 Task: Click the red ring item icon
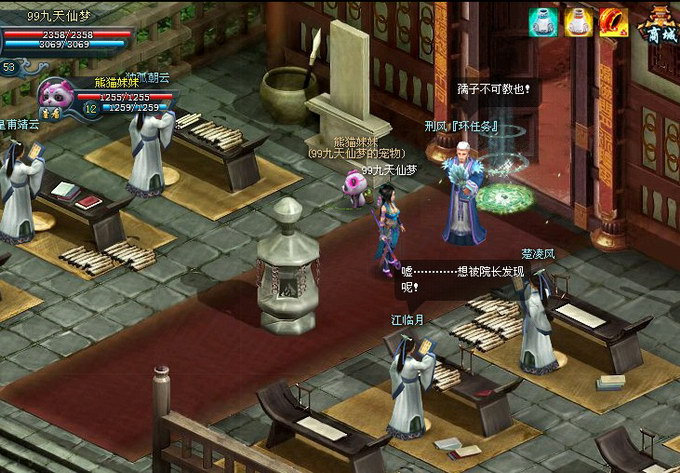[x=613, y=22]
